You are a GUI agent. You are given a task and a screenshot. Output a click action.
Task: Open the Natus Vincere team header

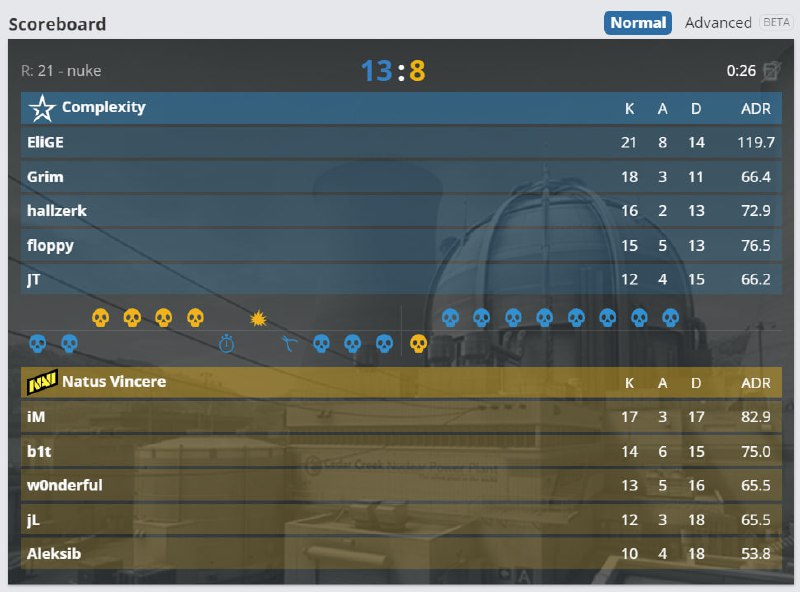[113, 381]
